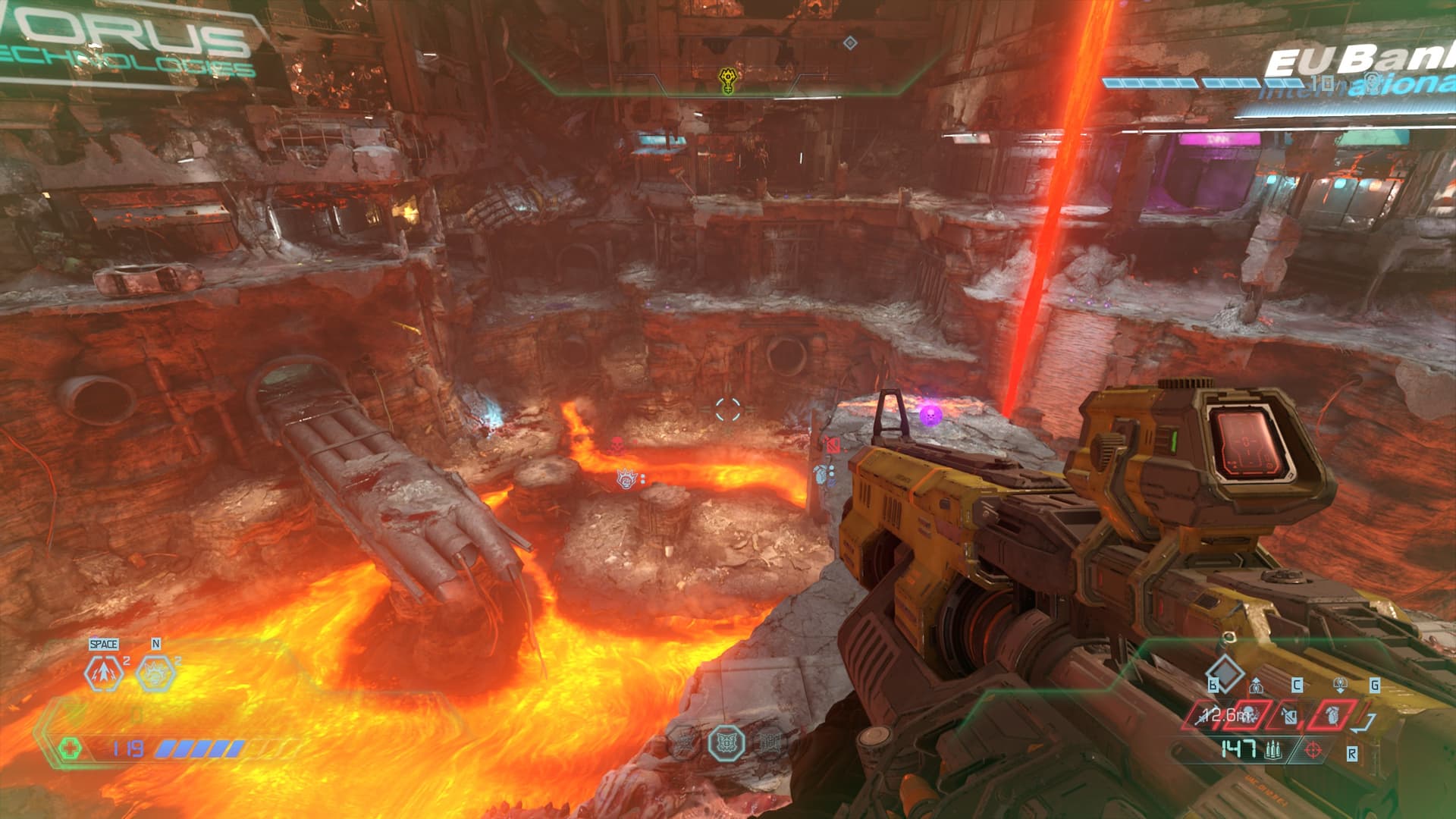
Task: Click the yellow objective marker on the compass
Action: [x=726, y=80]
